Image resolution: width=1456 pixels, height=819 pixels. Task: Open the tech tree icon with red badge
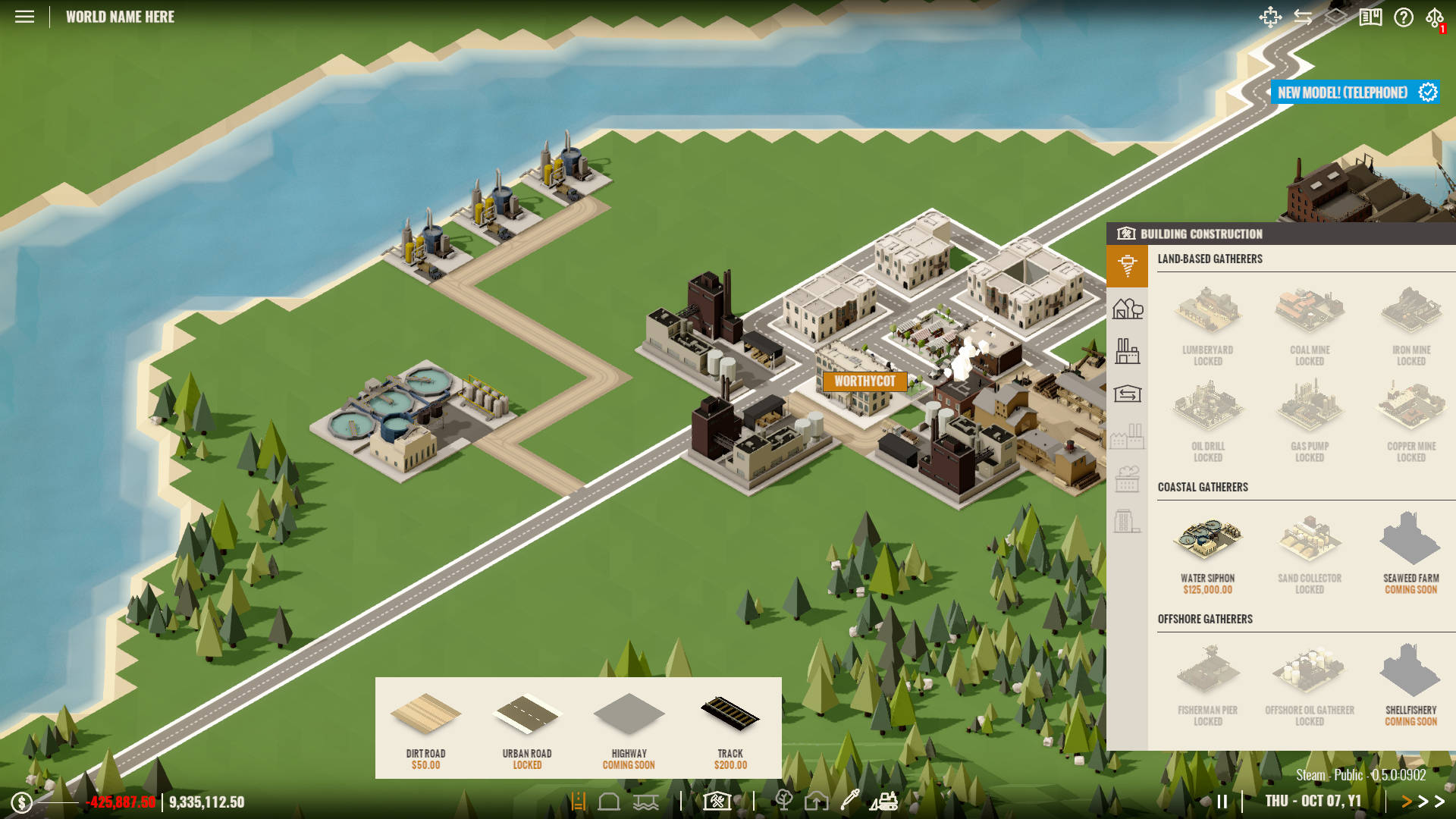1435,18
